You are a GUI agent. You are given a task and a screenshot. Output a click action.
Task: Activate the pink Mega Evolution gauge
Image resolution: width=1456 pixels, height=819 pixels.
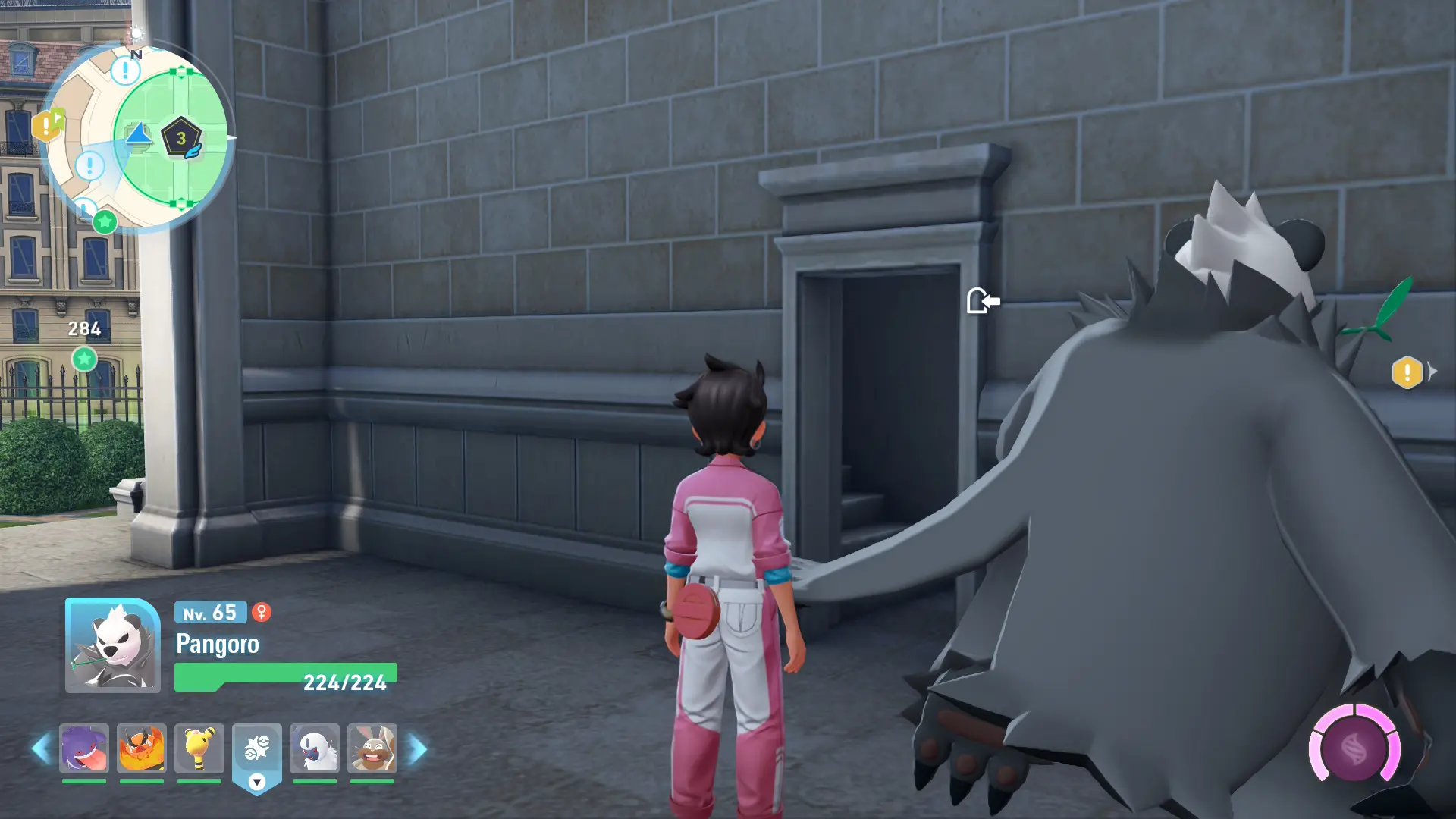click(1354, 749)
